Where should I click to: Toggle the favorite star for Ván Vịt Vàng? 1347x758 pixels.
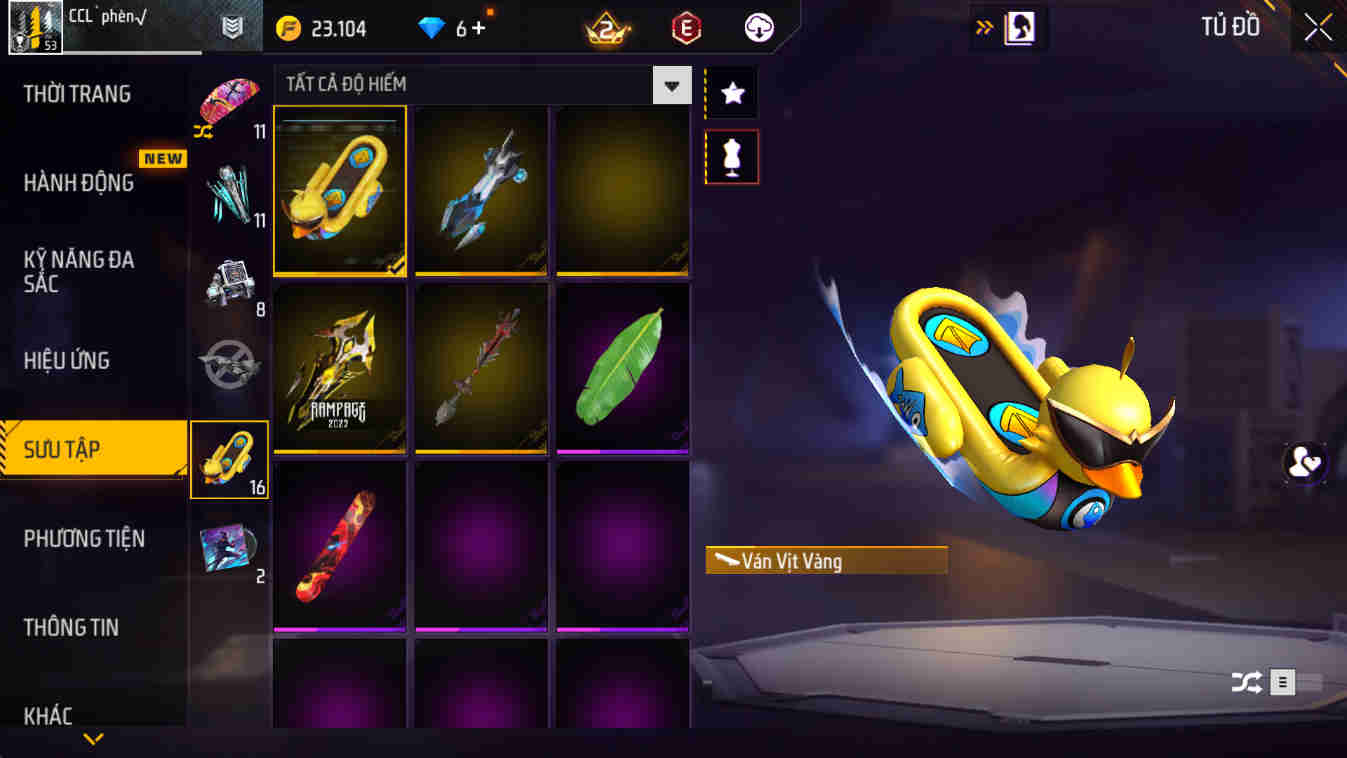(x=733, y=91)
